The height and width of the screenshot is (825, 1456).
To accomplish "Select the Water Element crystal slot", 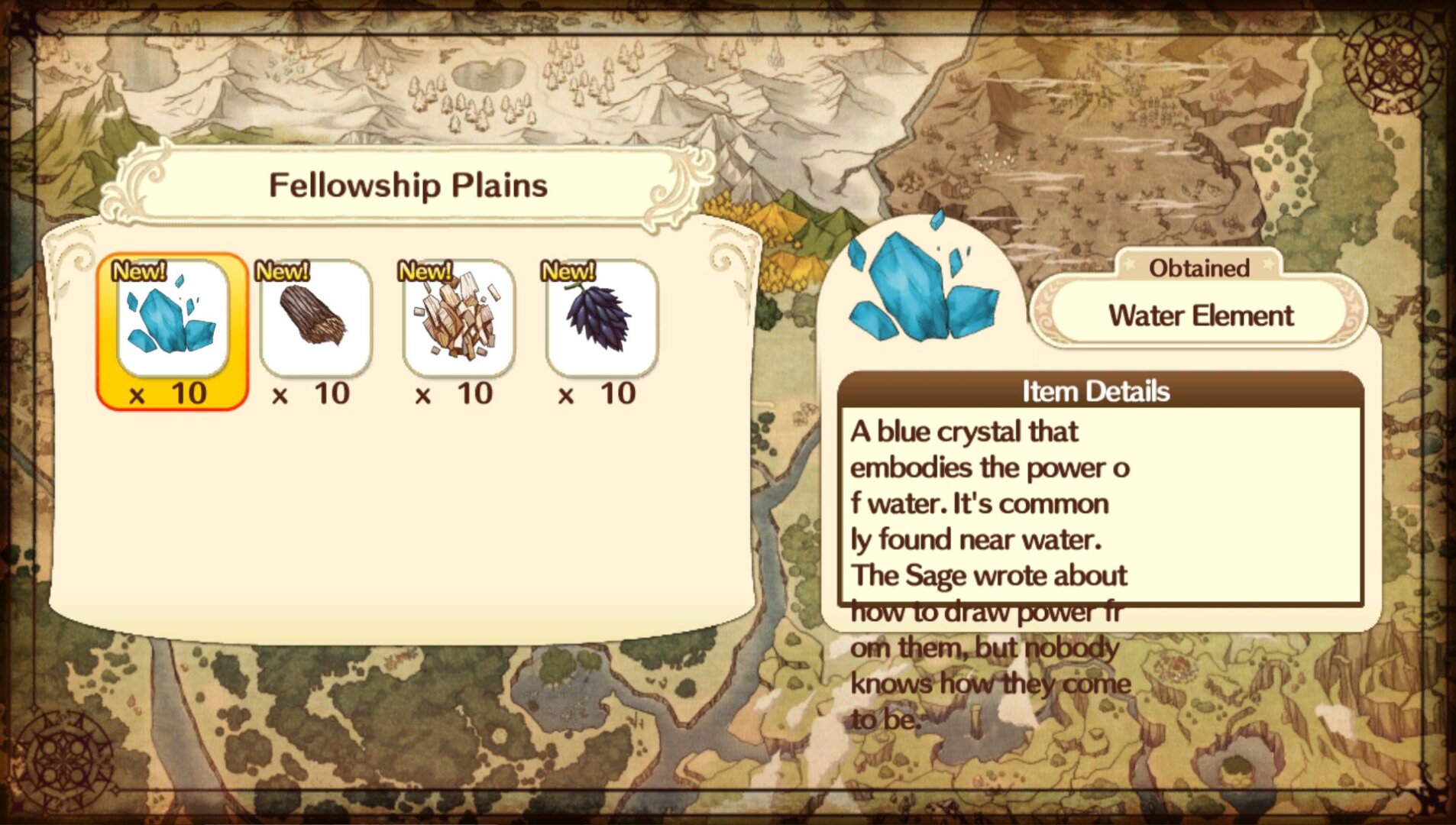I will click(x=173, y=321).
